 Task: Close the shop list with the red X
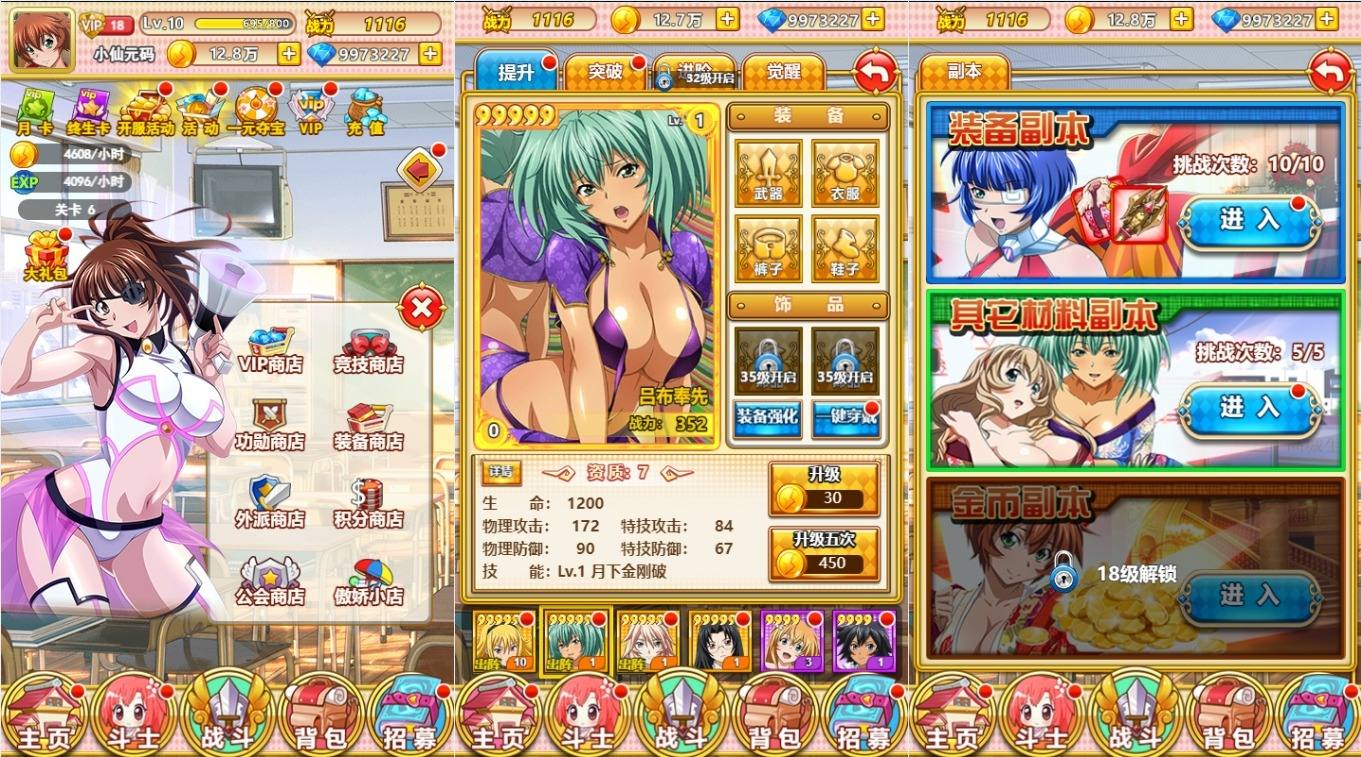coord(421,309)
